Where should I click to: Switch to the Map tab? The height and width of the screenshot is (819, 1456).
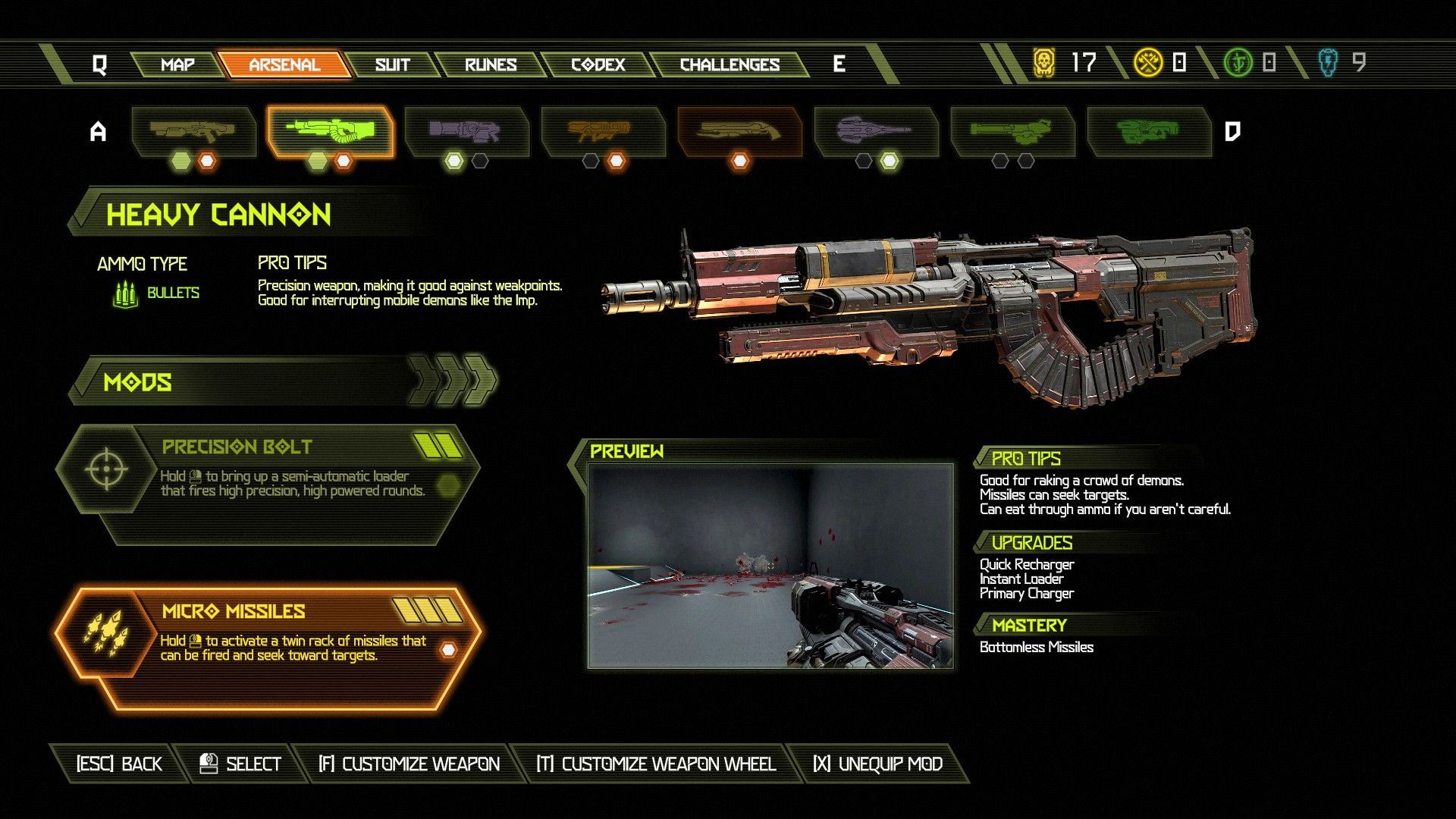[x=177, y=64]
